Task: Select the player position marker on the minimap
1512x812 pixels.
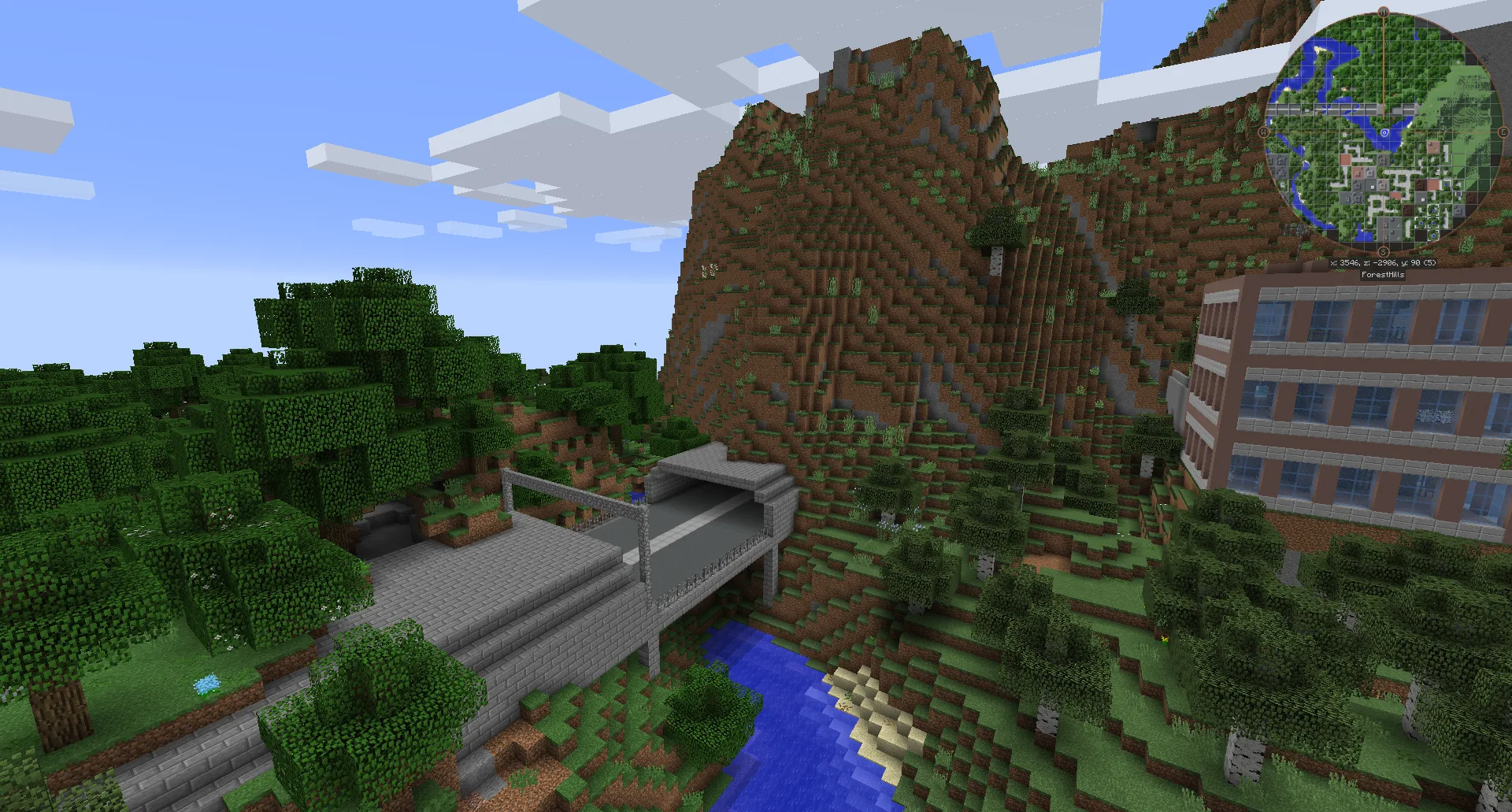Action: tap(1385, 132)
